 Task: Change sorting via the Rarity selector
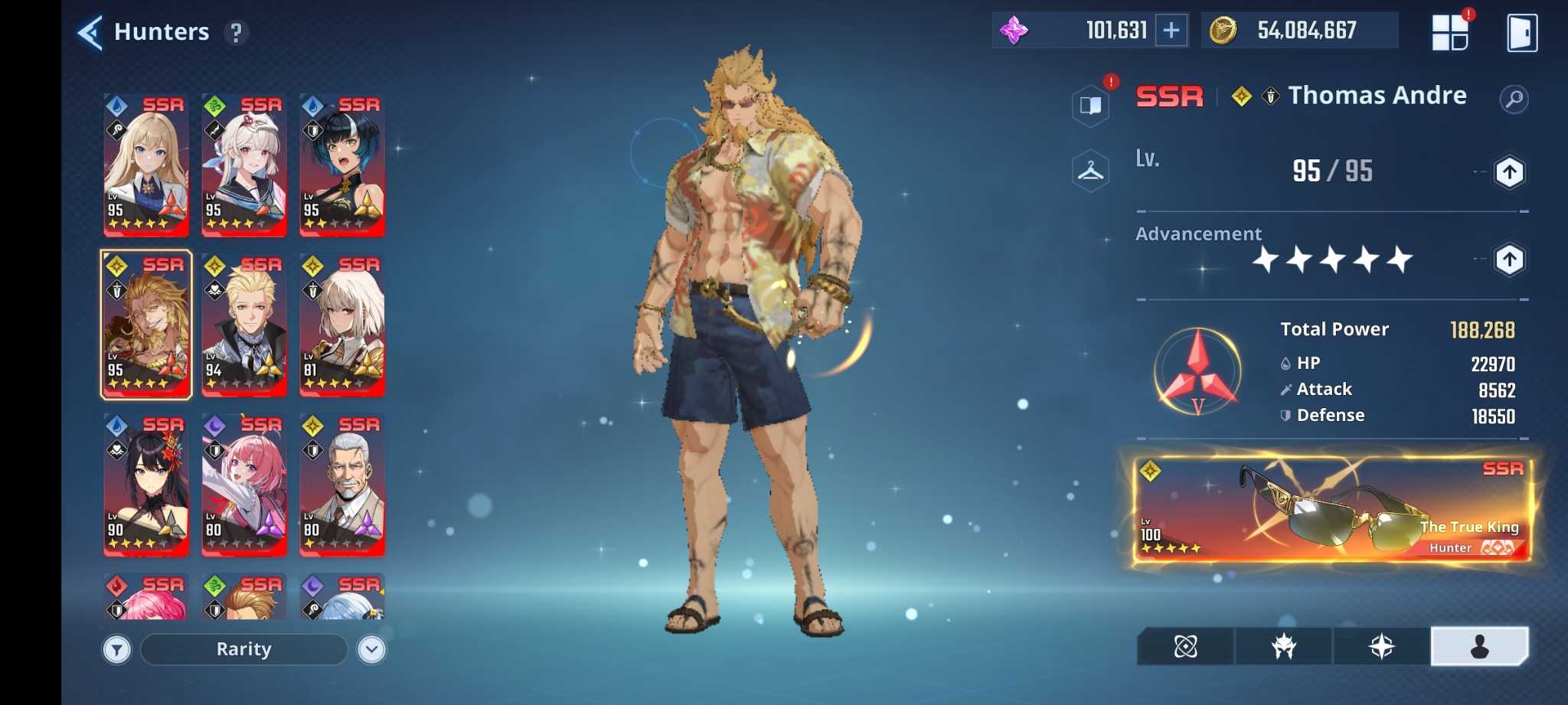[x=243, y=649]
